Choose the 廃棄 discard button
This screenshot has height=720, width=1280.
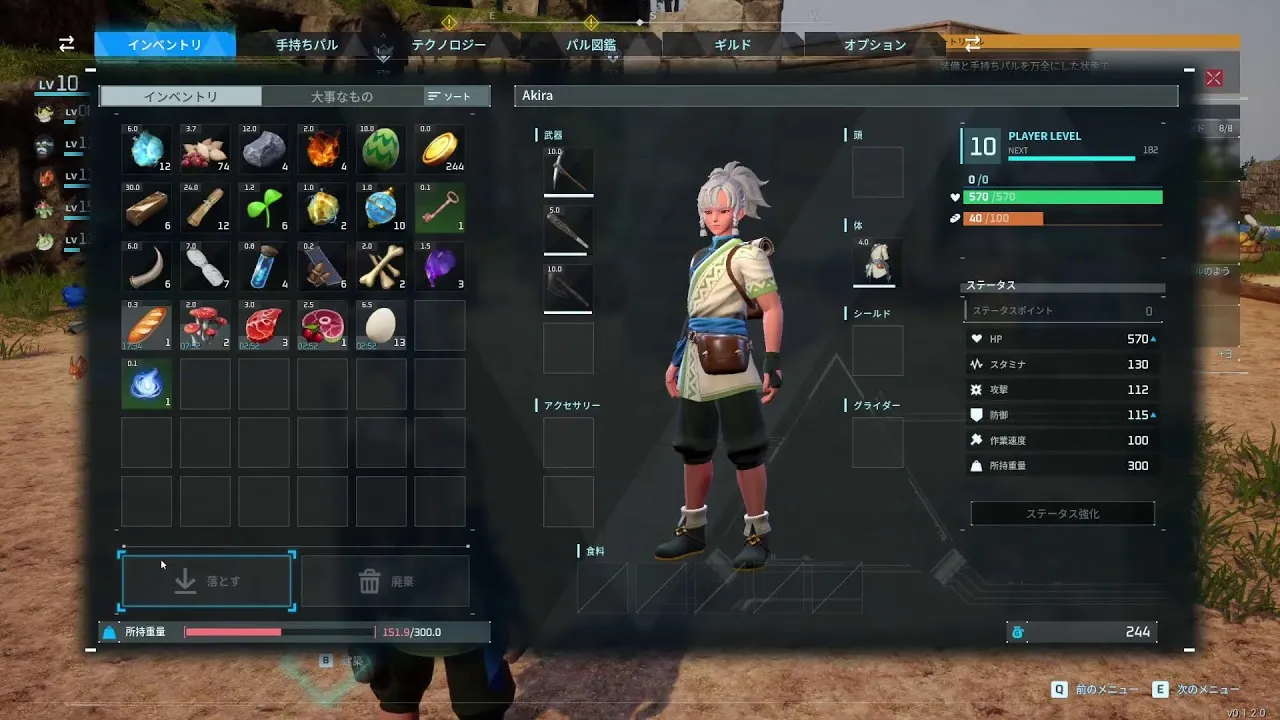click(x=385, y=580)
